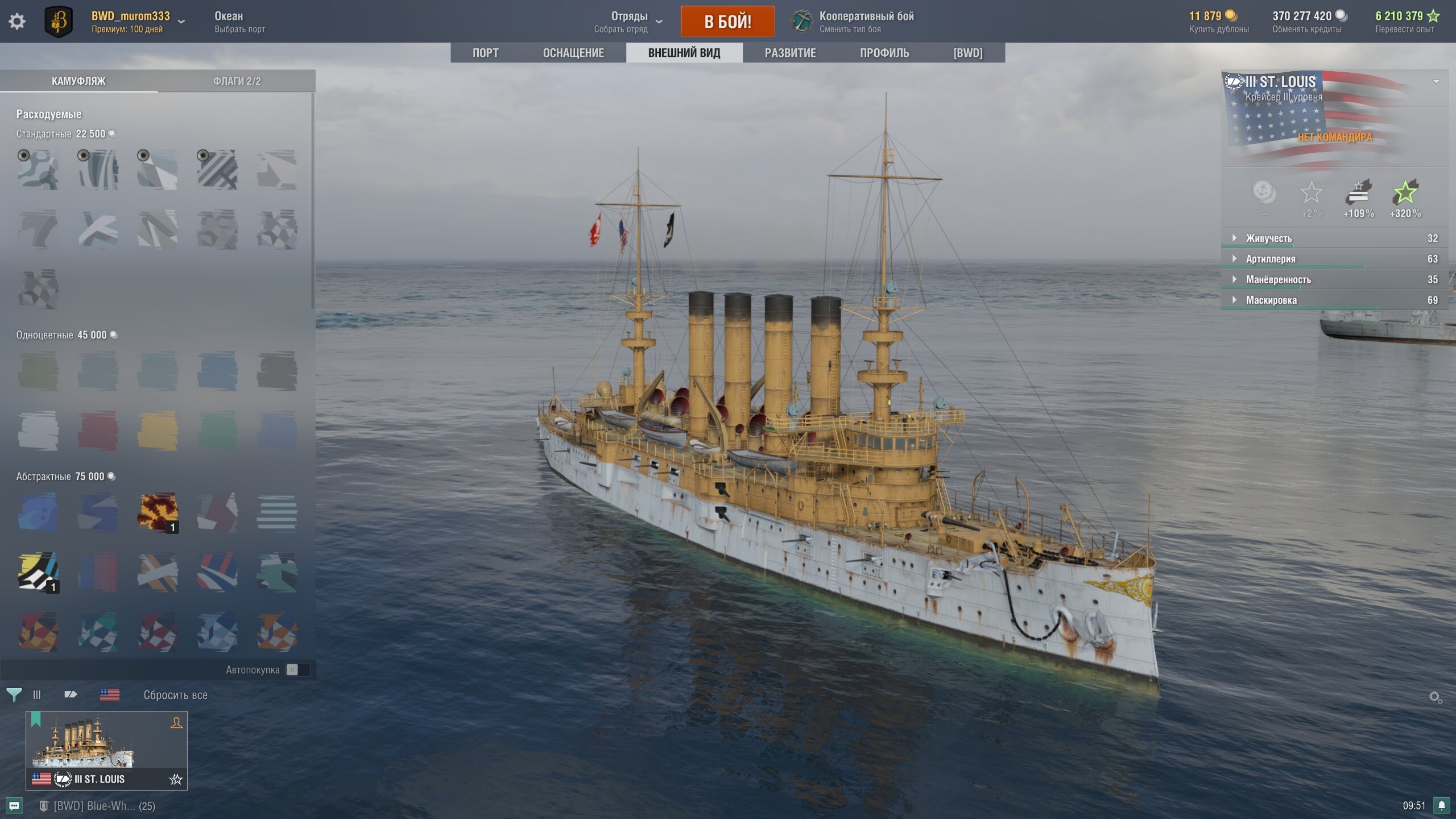Show the ПРОФИЛЬ tab
Image resolution: width=1456 pixels, height=819 pixels.
(884, 53)
